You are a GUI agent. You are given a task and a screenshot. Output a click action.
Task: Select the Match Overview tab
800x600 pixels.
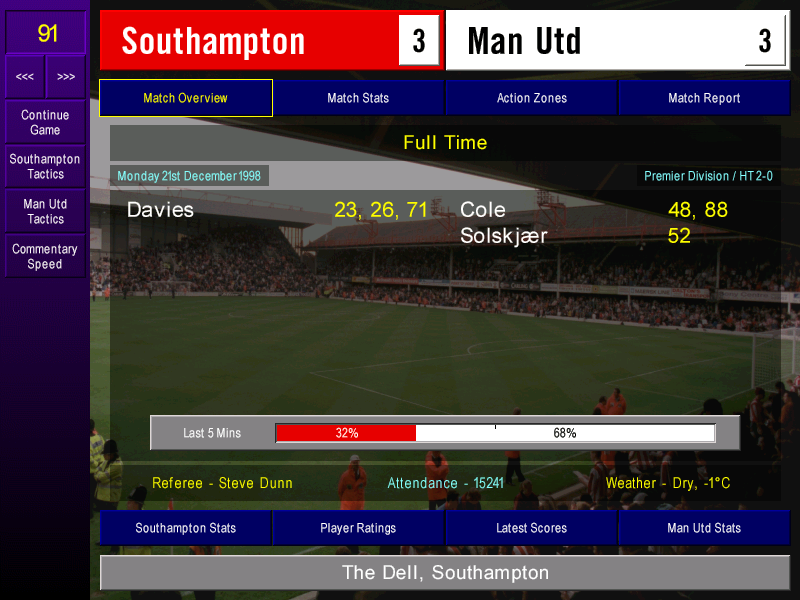click(186, 98)
